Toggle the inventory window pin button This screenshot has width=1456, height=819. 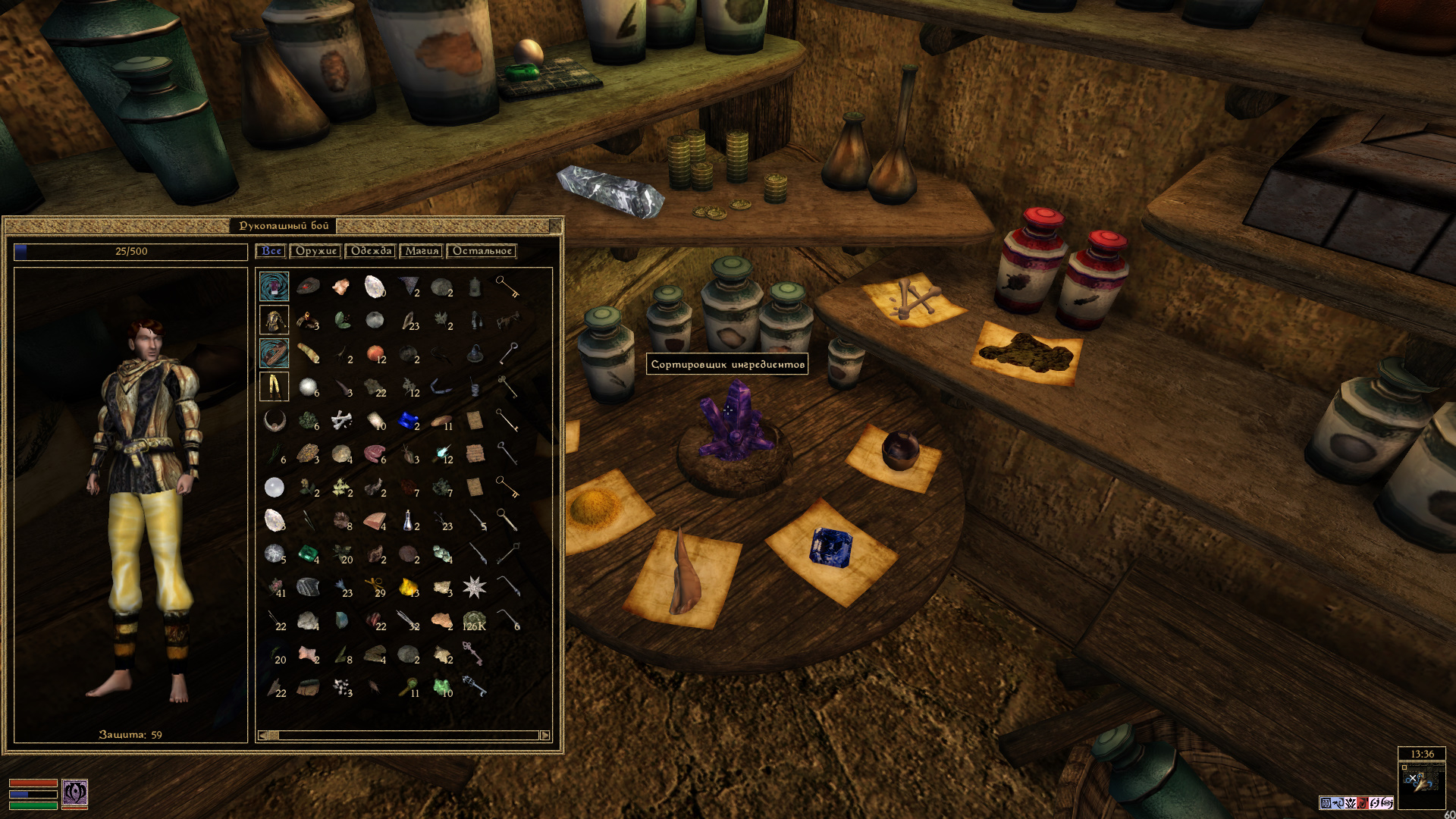tap(555, 225)
